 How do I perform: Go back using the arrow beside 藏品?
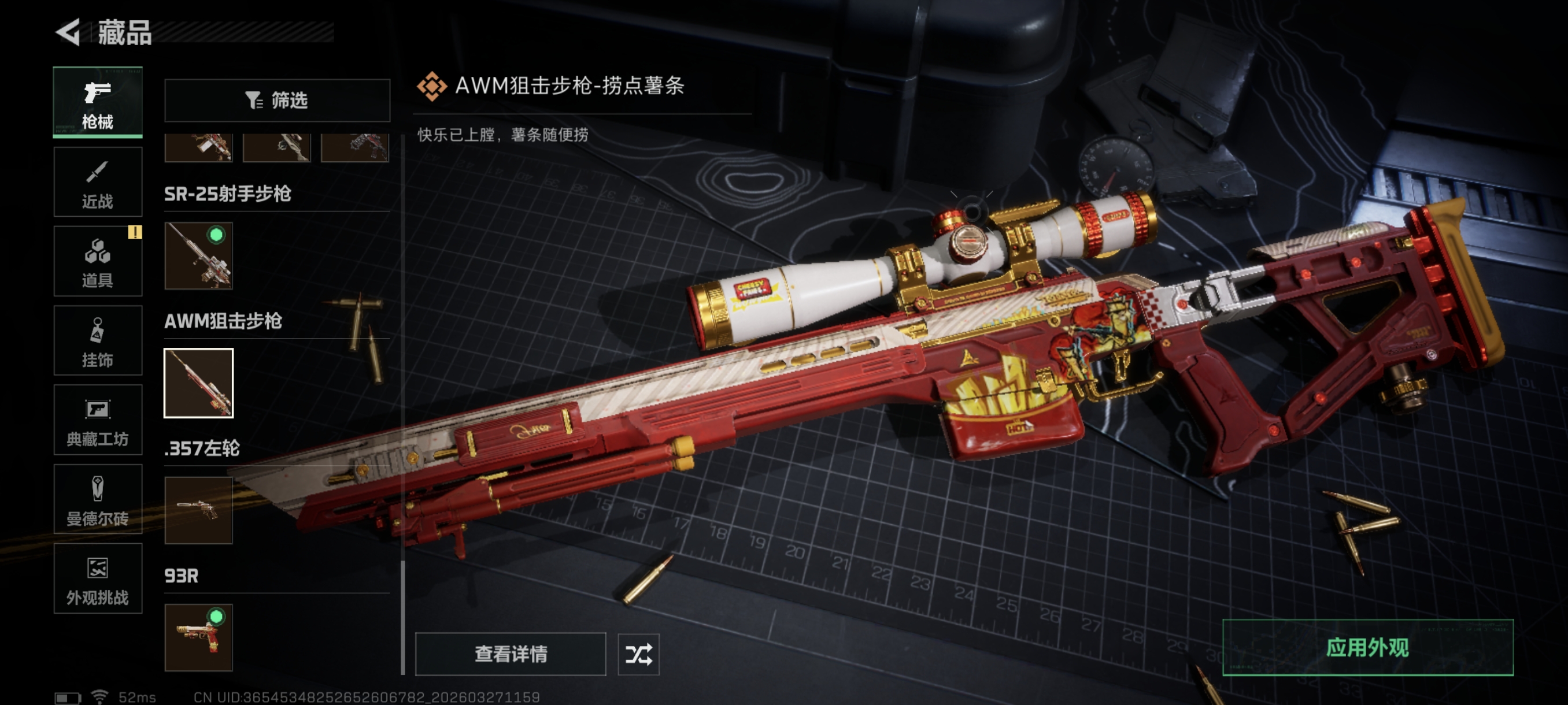pyautogui.click(x=68, y=32)
